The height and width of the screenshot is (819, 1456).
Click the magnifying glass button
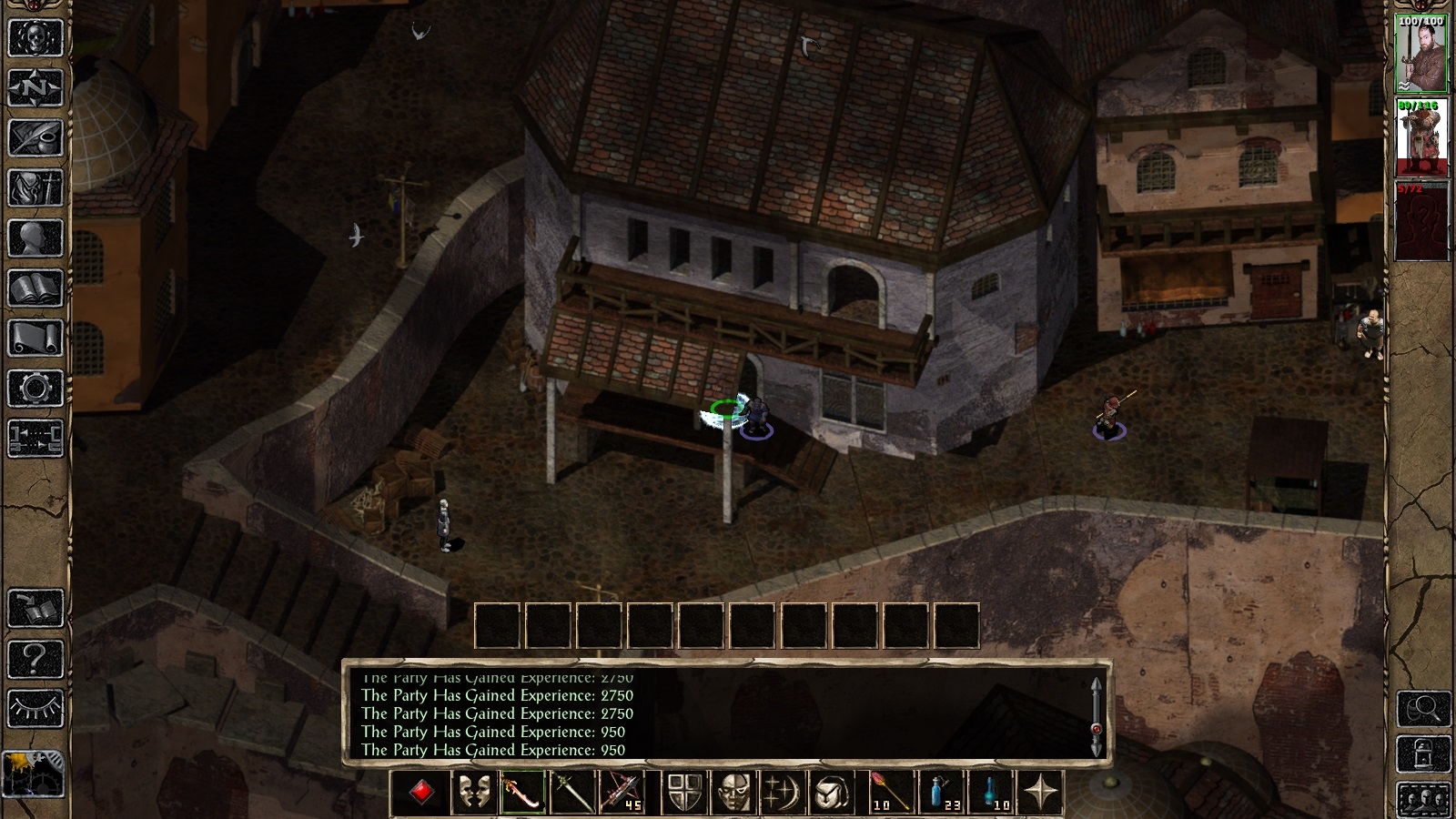click(x=1423, y=708)
